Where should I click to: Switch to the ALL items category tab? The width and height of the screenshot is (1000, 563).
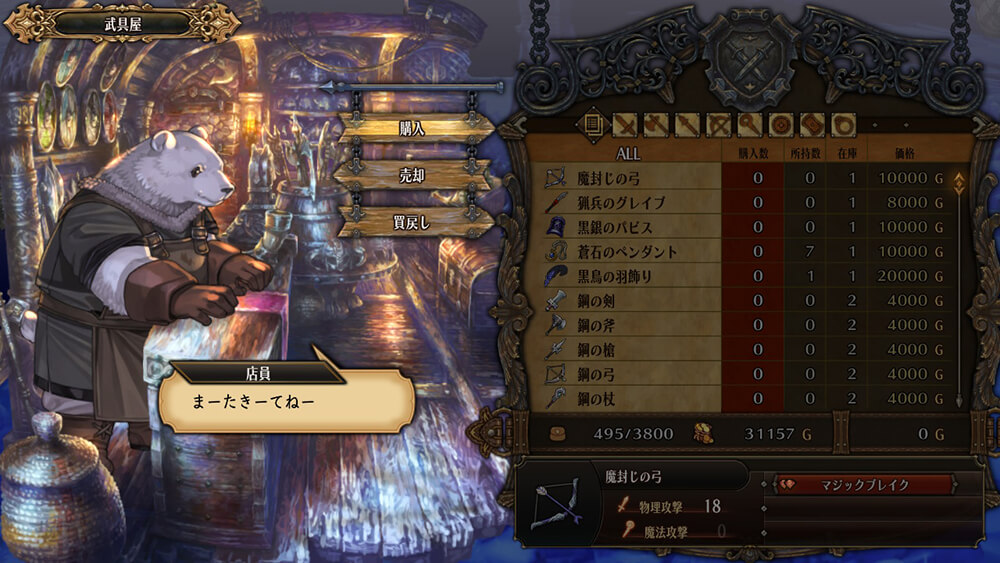(x=591, y=124)
